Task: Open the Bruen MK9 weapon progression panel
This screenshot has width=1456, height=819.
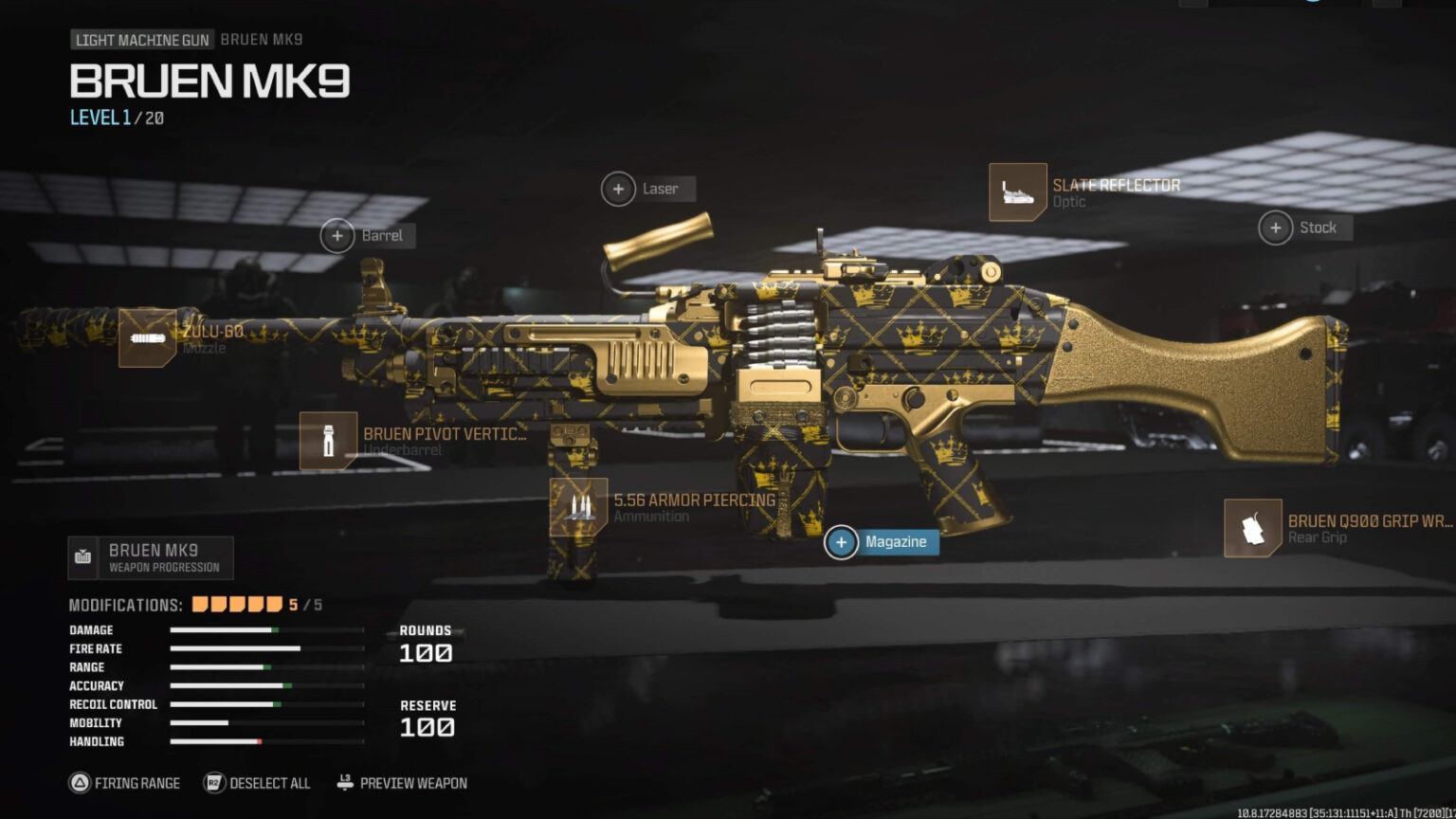Action: pyautogui.click(x=152, y=557)
